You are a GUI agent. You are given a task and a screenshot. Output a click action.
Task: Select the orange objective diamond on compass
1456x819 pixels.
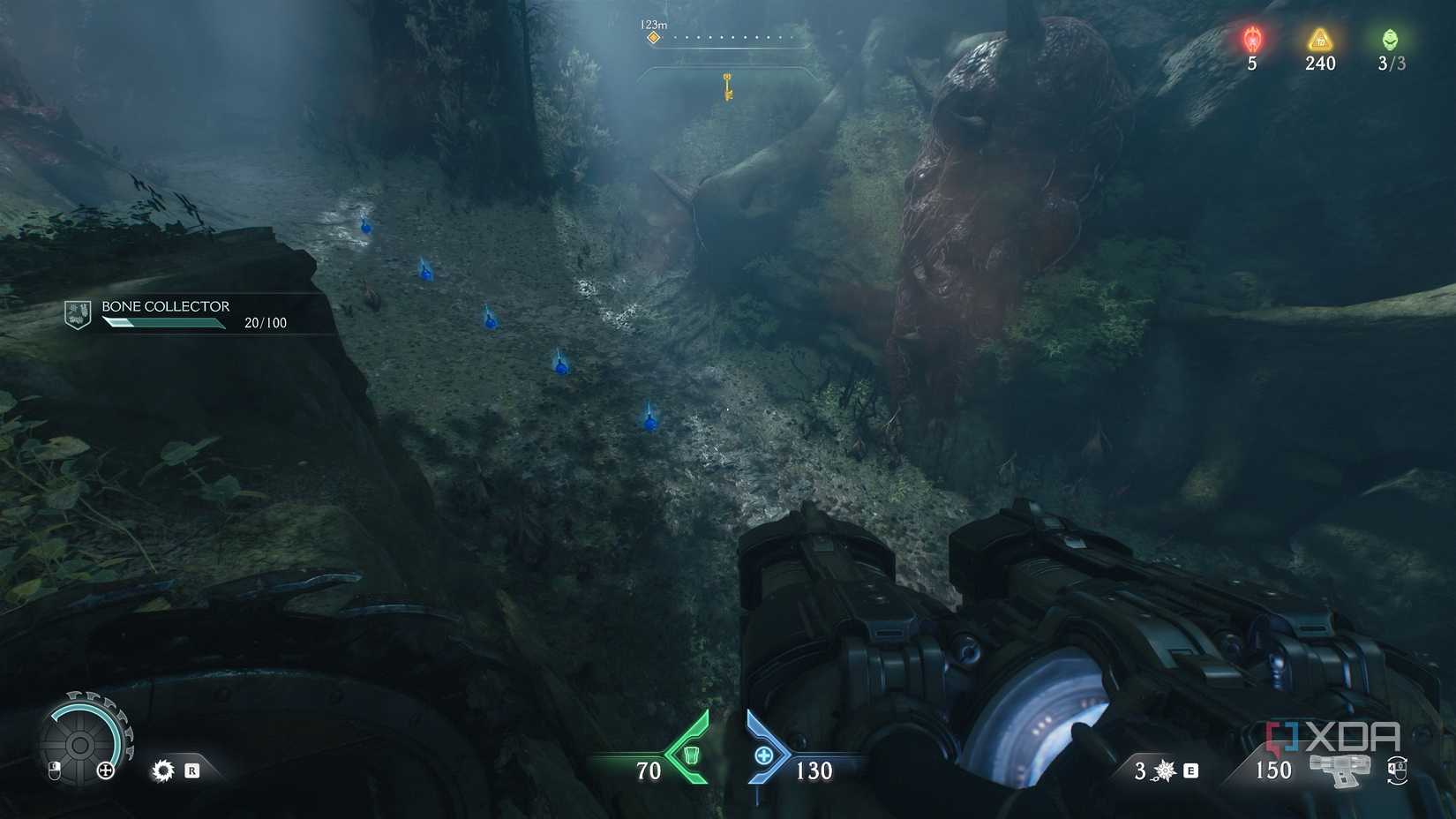(x=654, y=38)
